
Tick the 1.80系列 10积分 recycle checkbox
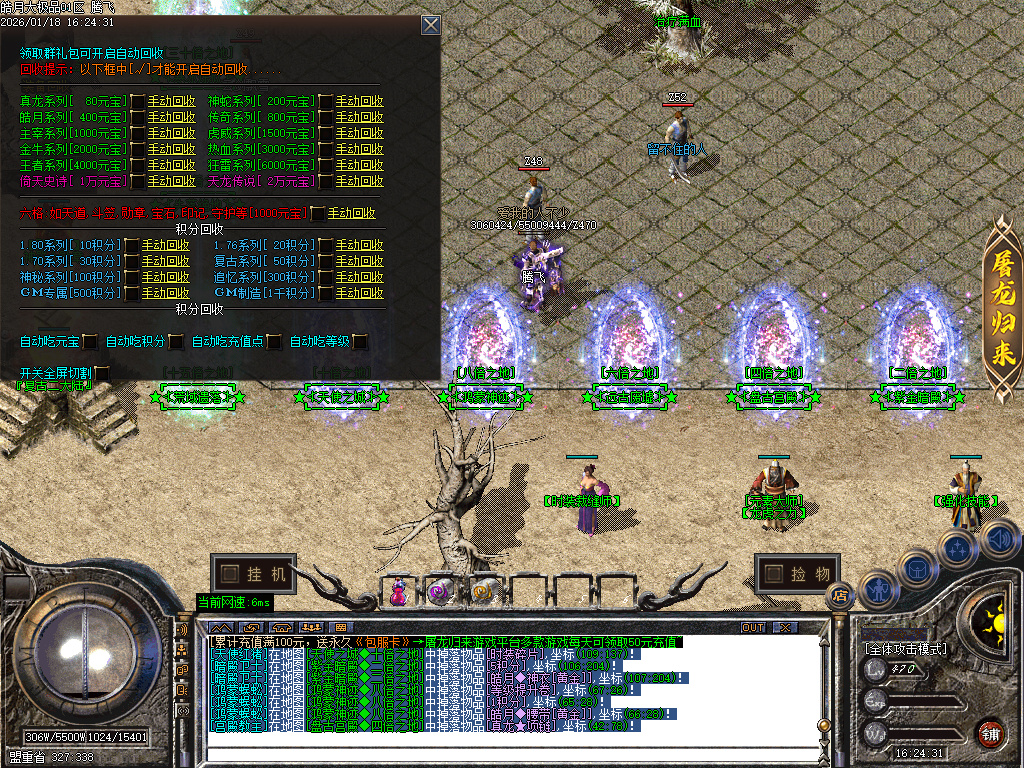[131, 245]
